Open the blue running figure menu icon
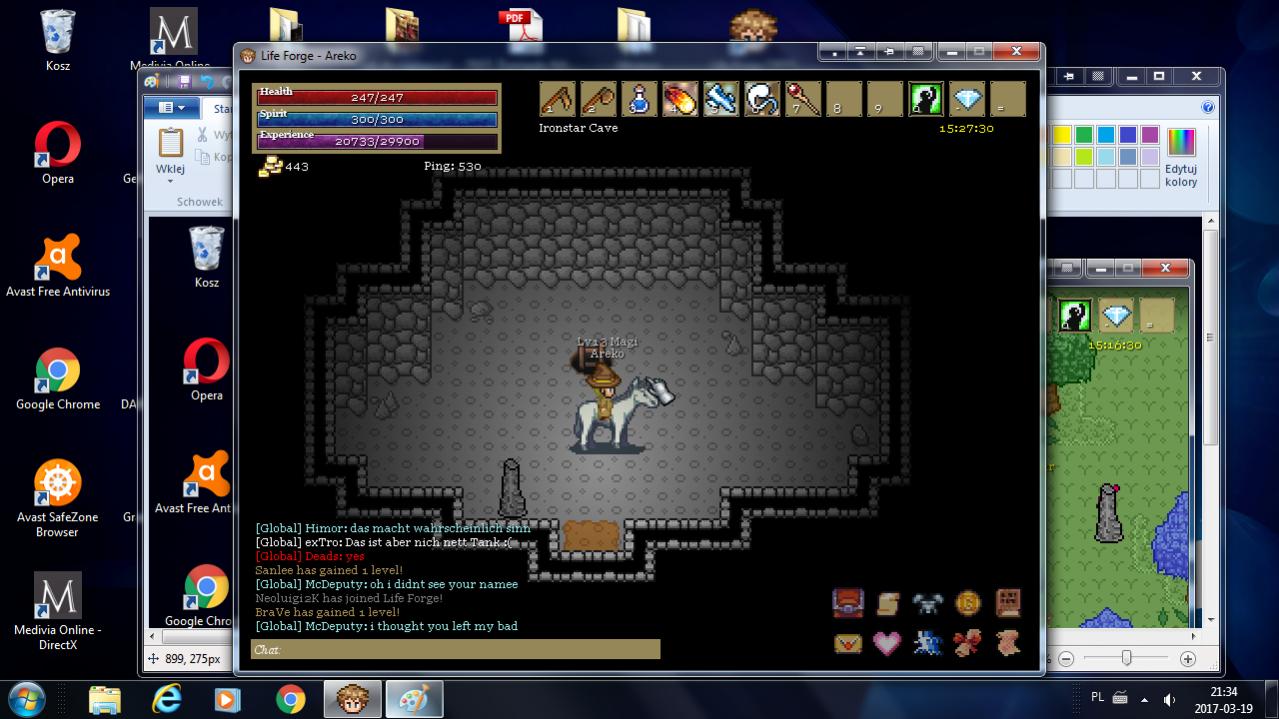 click(927, 642)
